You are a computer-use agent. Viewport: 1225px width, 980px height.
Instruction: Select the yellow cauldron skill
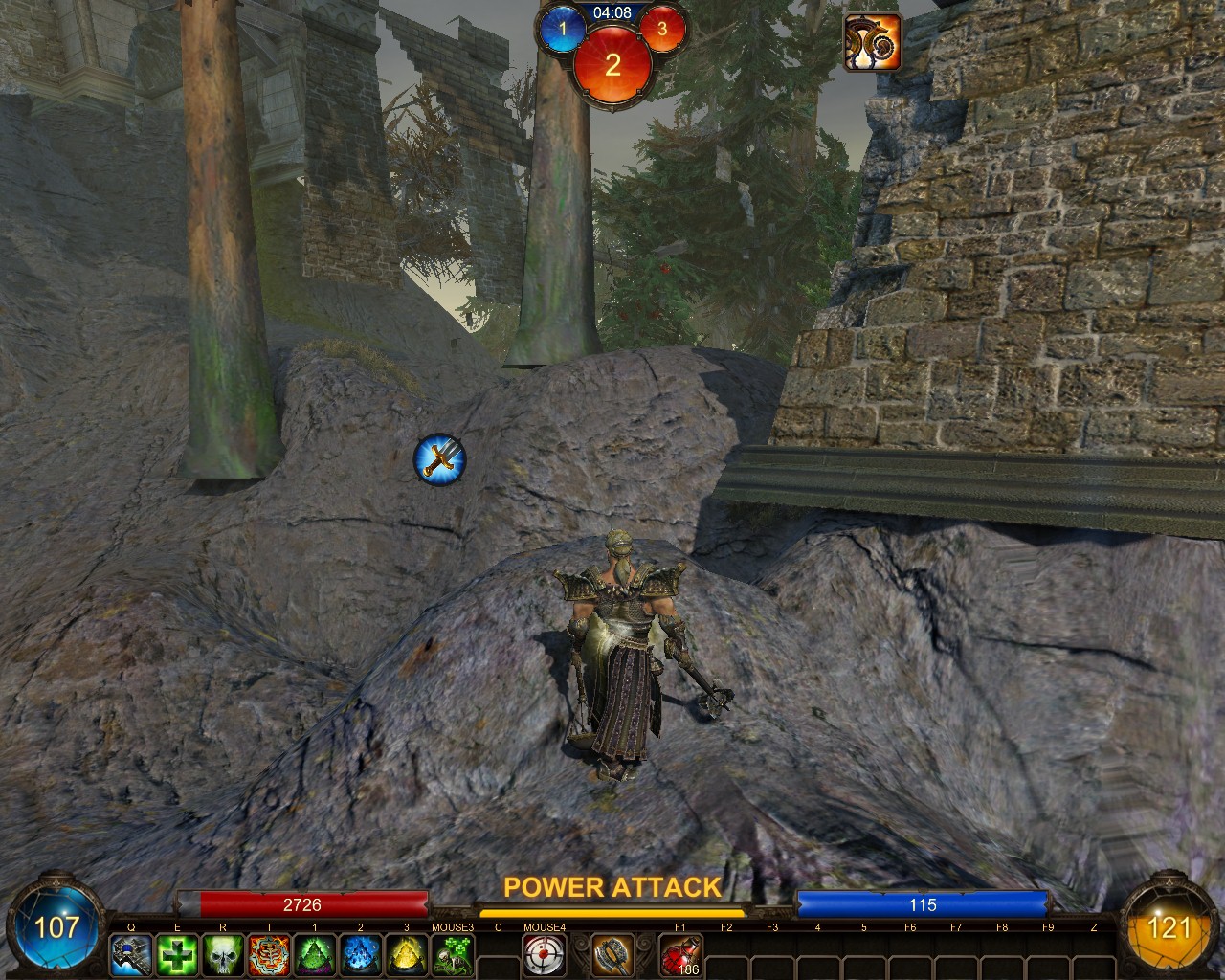click(407, 954)
